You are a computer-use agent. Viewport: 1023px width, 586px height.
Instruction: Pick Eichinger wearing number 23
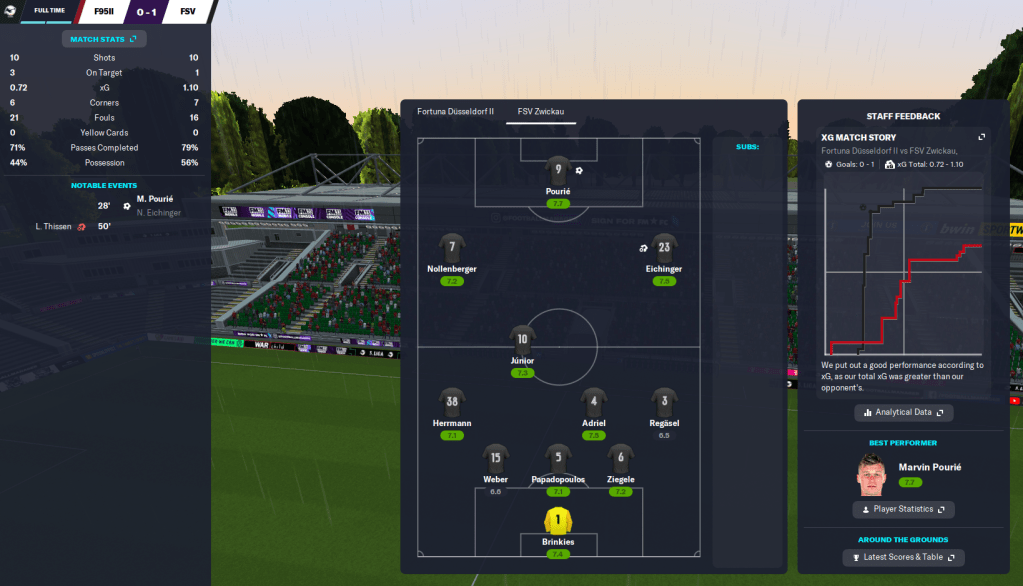coord(664,249)
